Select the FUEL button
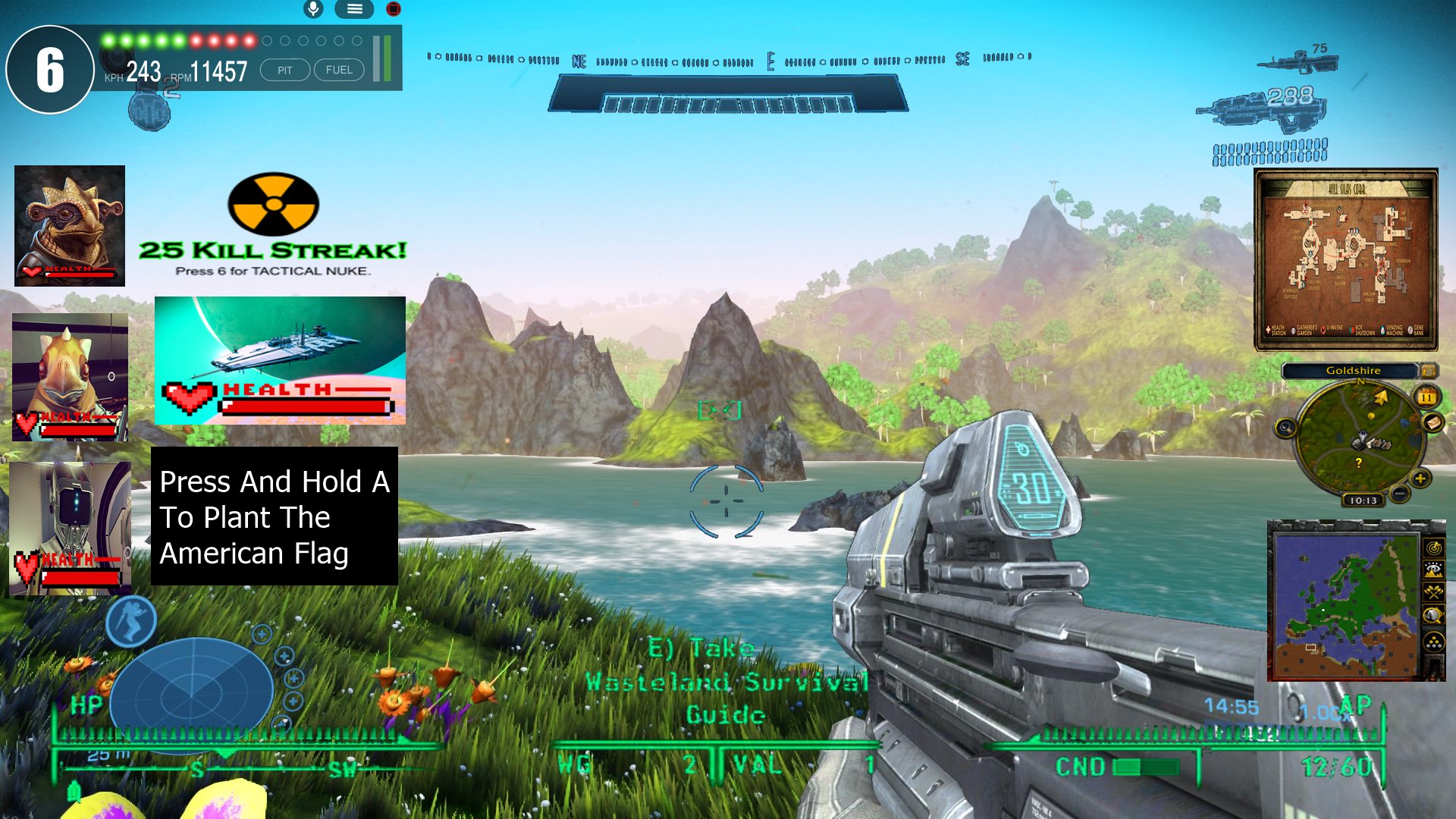The width and height of the screenshot is (1456, 819). (x=339, y=71)
